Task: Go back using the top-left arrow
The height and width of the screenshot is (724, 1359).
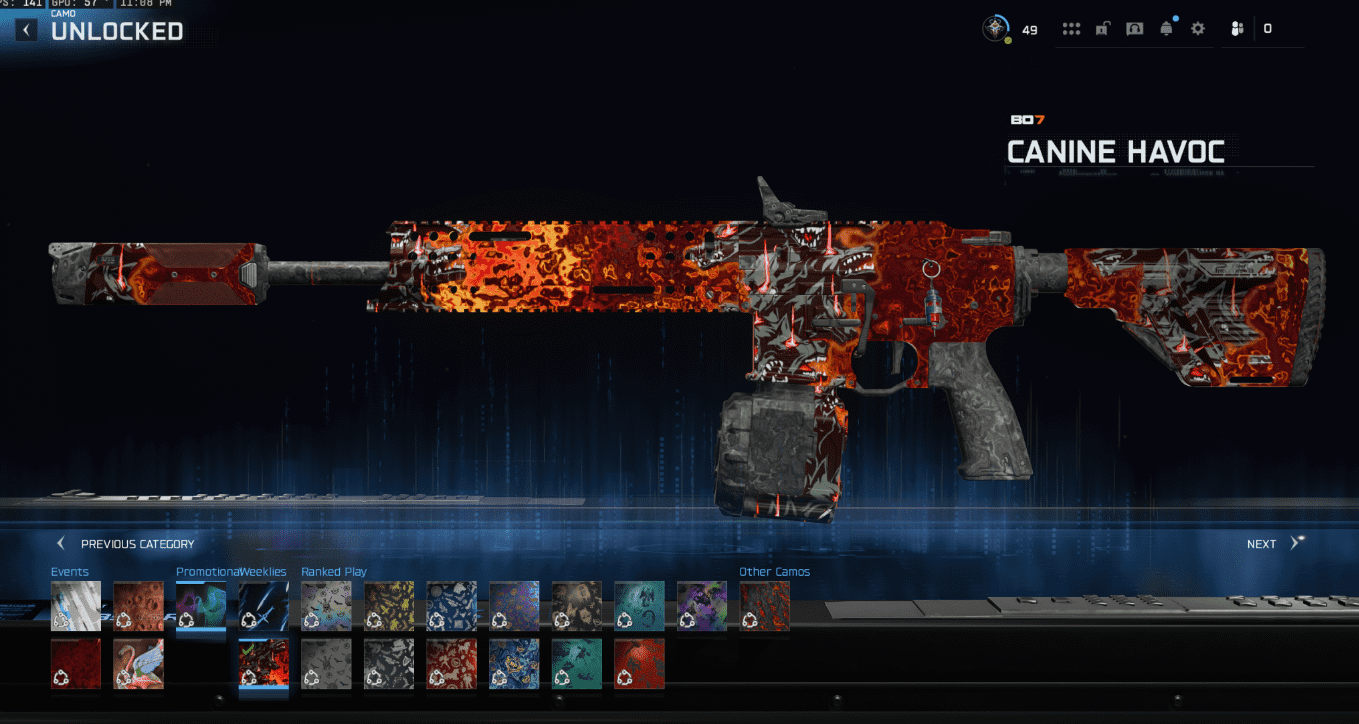Action: pyautogui.click(x=26, y=30)
